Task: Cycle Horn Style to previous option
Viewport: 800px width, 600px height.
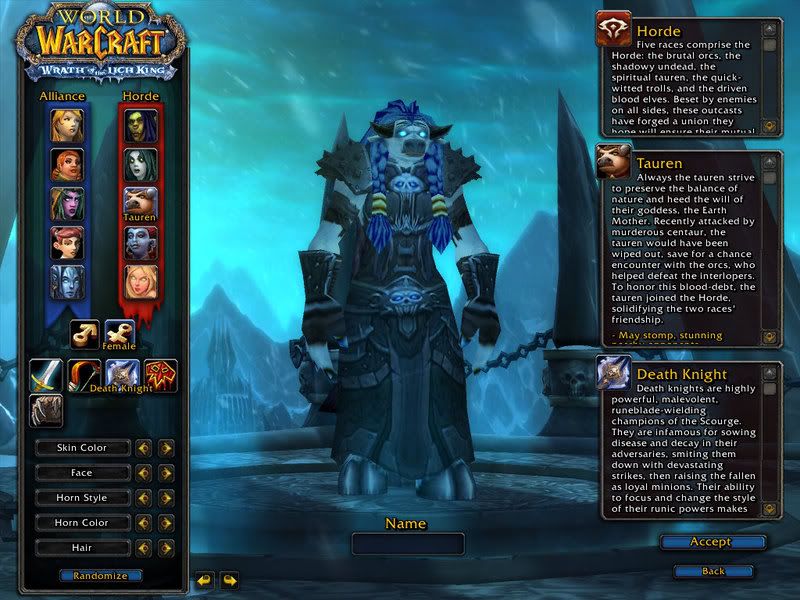Action: tap(144, 498)
